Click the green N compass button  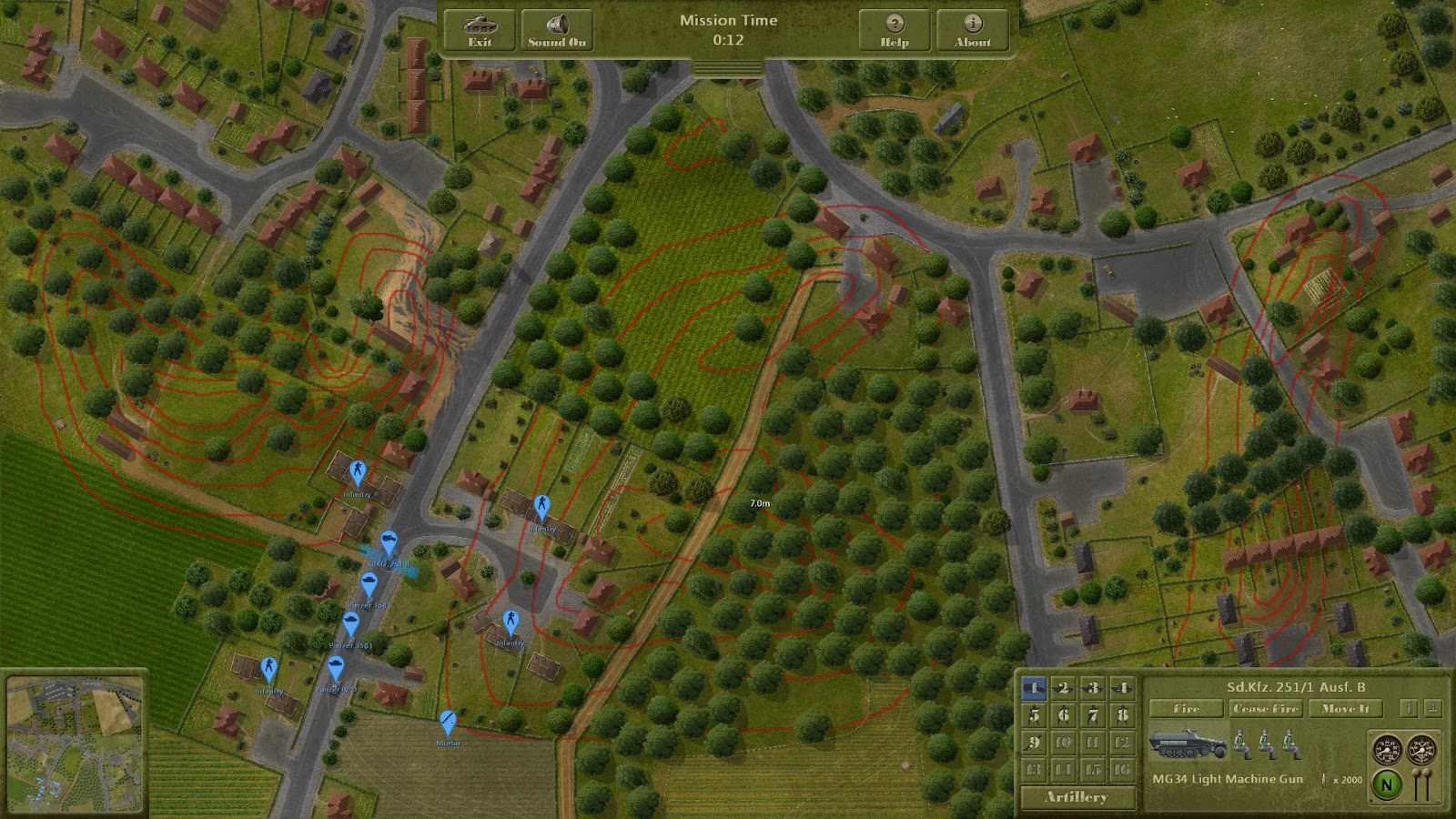[x=1386, y=784]
